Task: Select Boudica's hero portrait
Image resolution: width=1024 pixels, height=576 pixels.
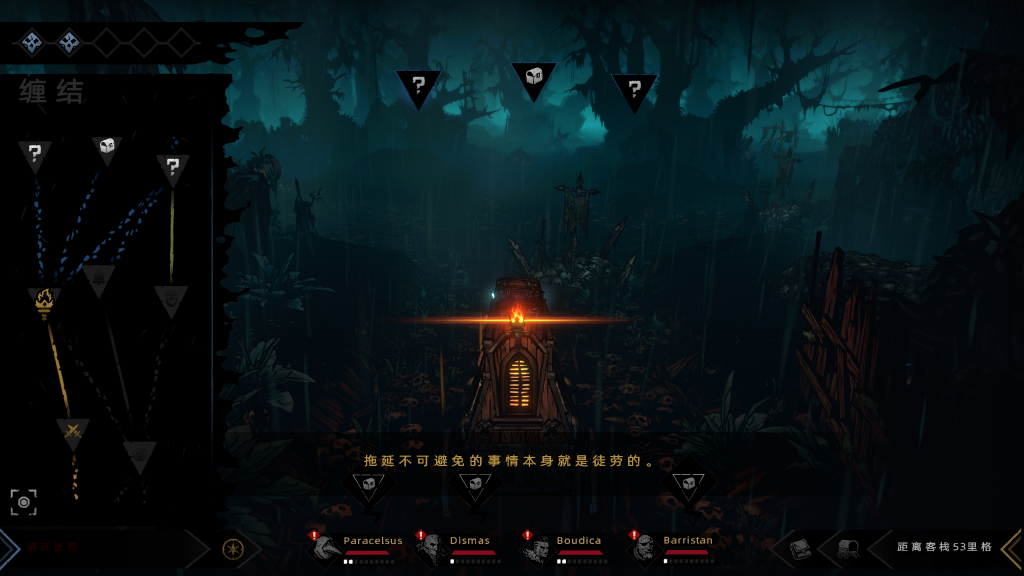Action: [540, 548]
